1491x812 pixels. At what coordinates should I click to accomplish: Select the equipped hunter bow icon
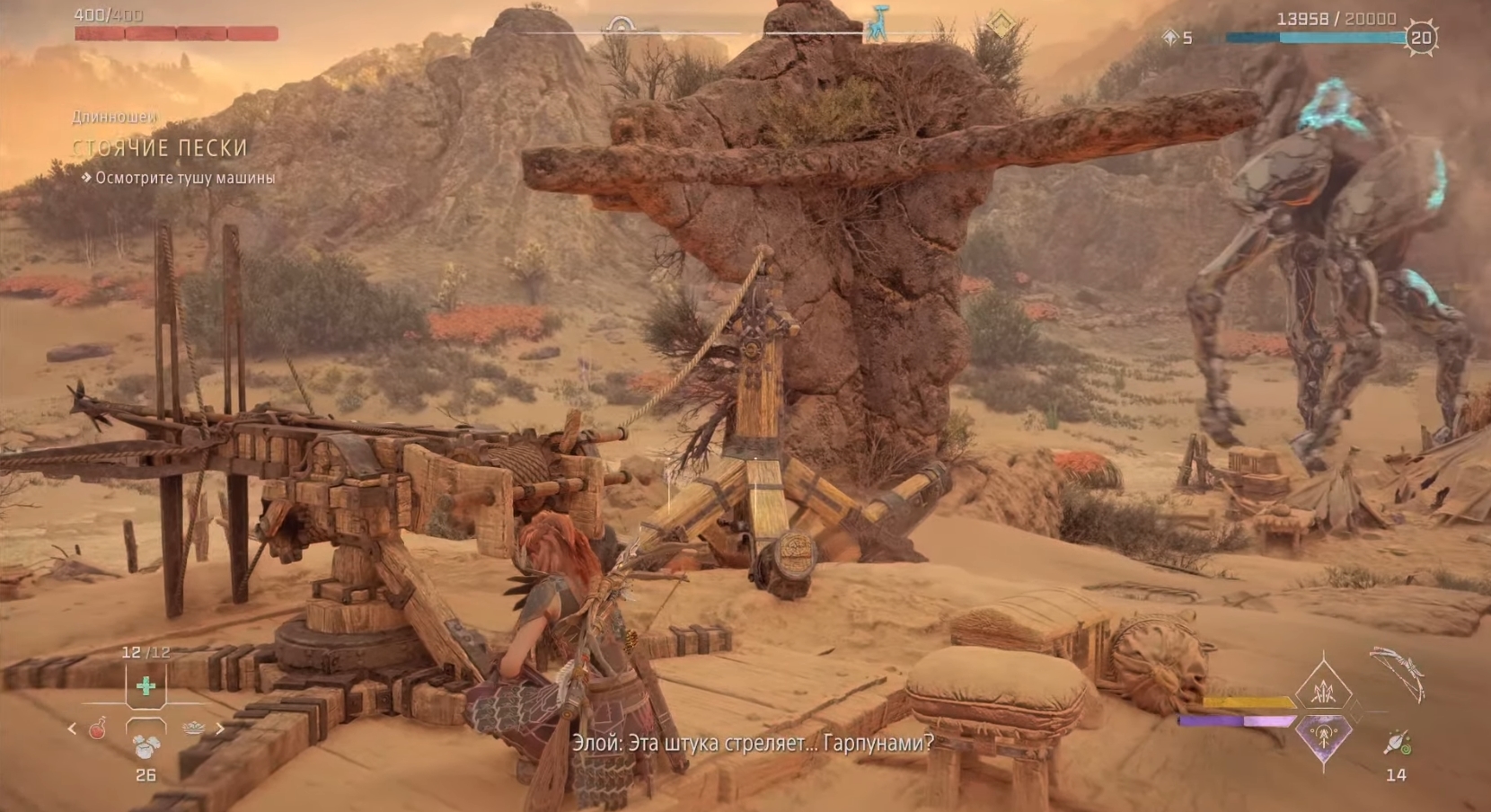click(1398, 674)
